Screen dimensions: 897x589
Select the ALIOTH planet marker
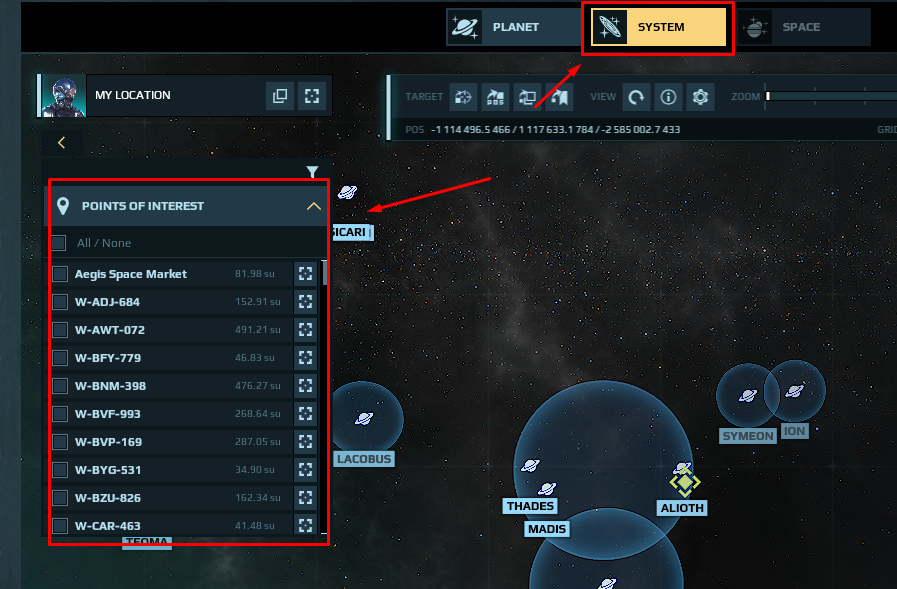point(684,482)
